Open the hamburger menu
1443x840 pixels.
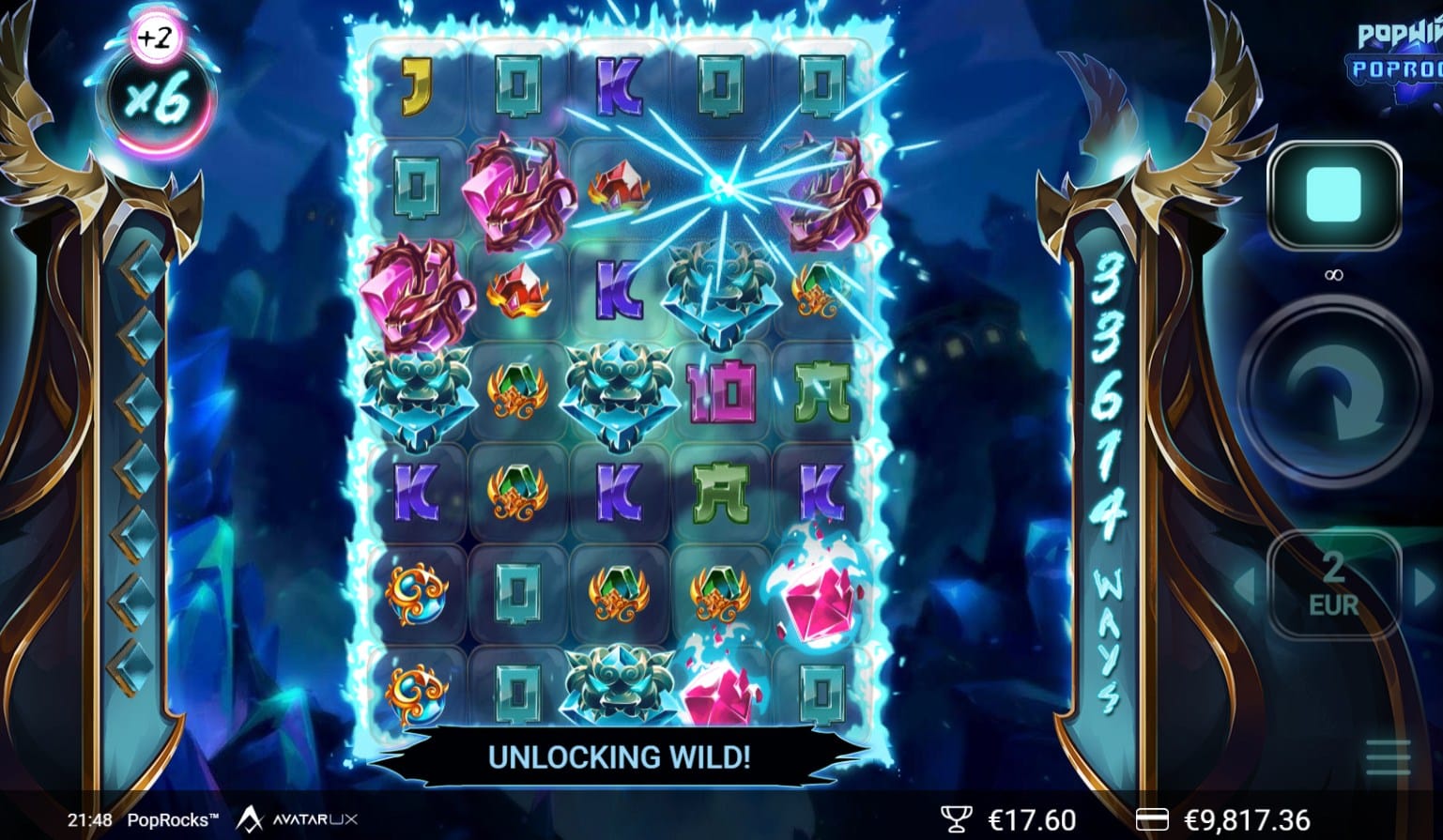pyautogui.click(x=1389, y=757)
